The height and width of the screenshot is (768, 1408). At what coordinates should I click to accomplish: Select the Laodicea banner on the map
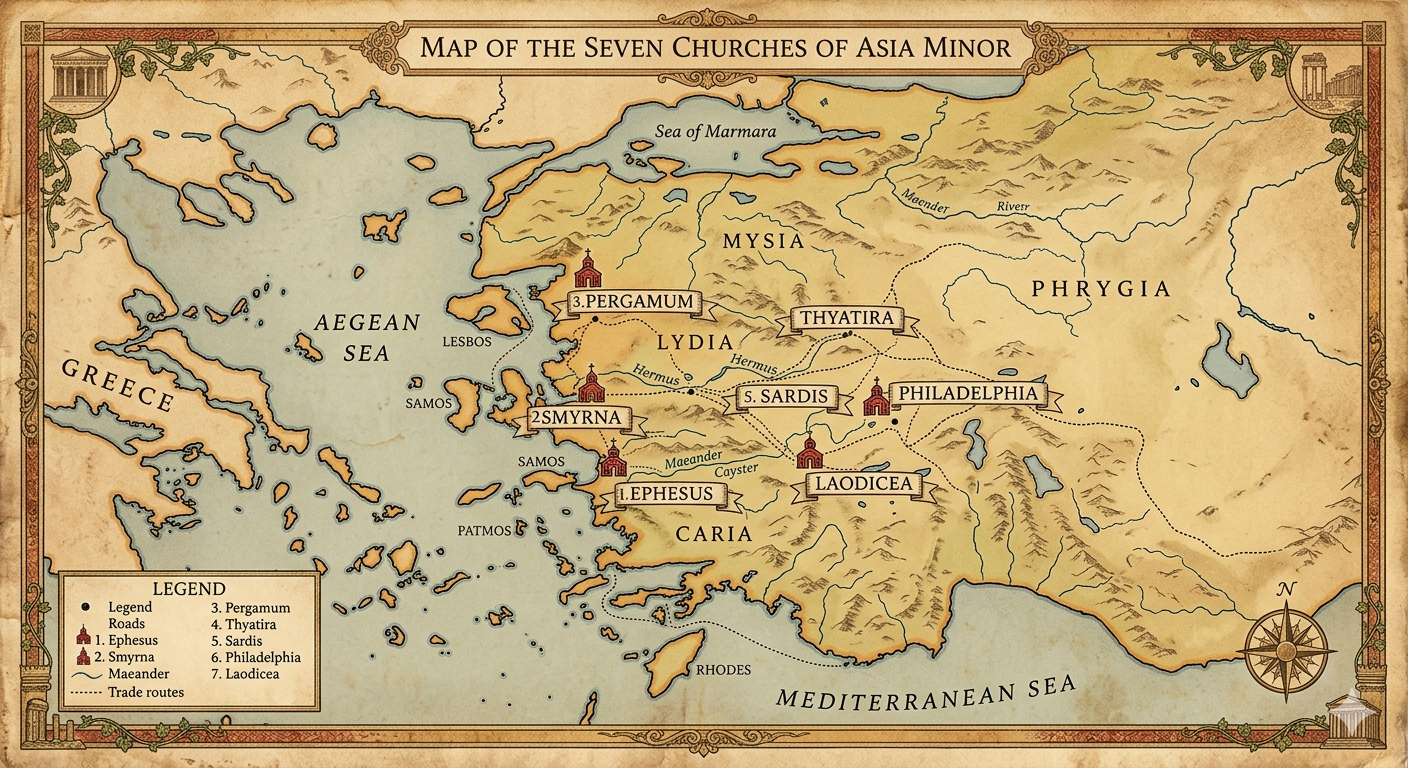[864, 484]
